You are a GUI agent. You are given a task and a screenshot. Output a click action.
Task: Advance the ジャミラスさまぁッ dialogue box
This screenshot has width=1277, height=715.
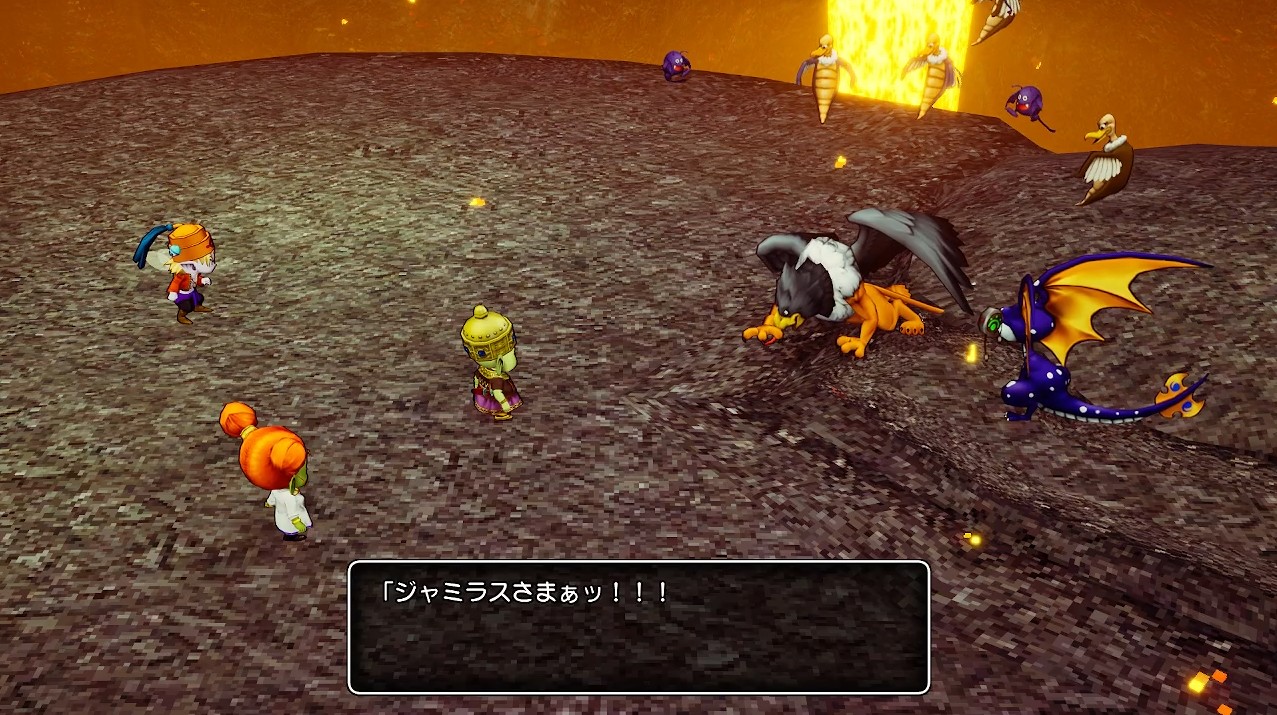tap(638, 627)
